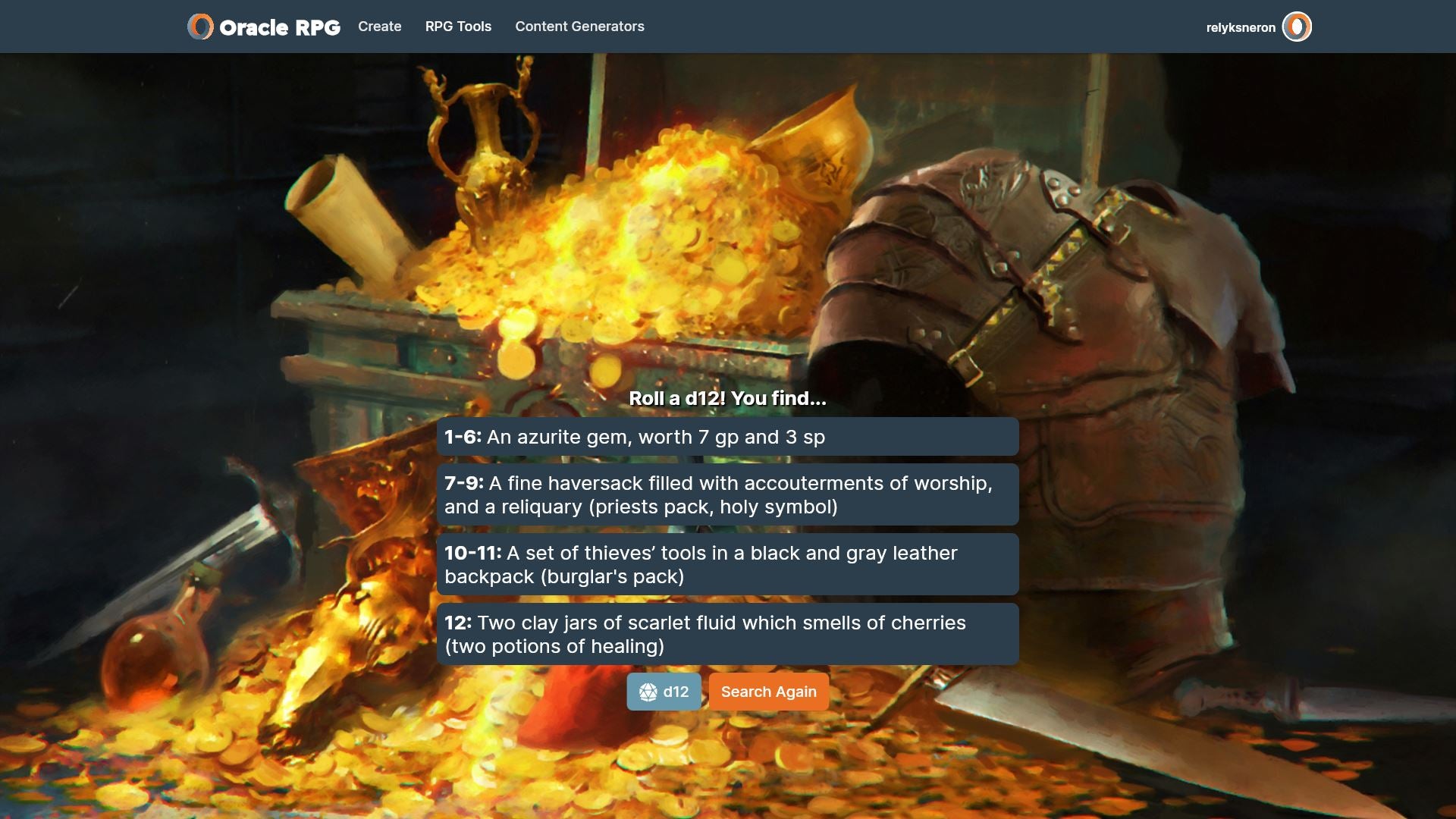
Task: Click the Oracle RPG logo
Action: 264,27
